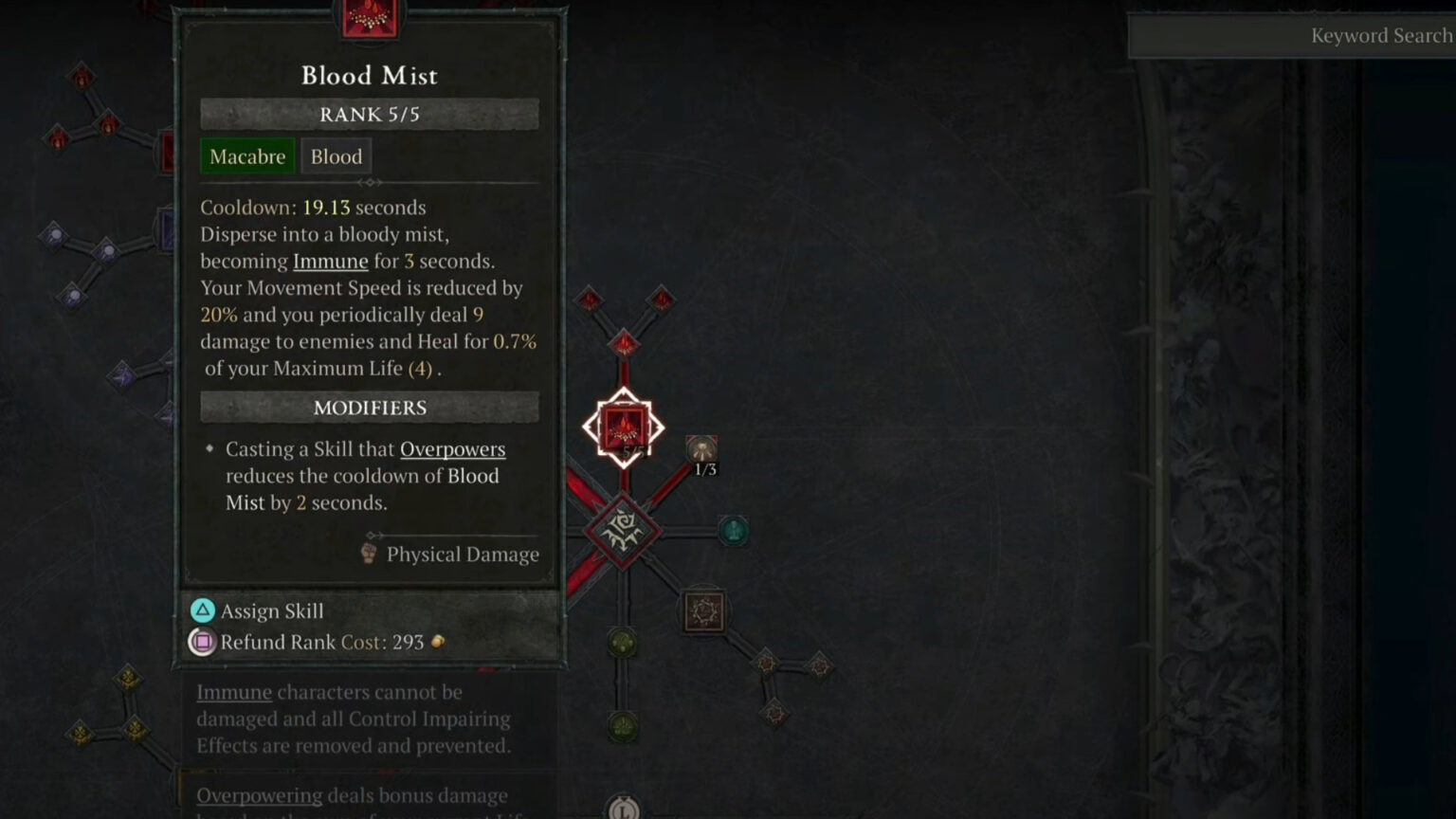This screenshot has height=819, width=1456.
Task: Select the Blood tag
Action: 336,155
